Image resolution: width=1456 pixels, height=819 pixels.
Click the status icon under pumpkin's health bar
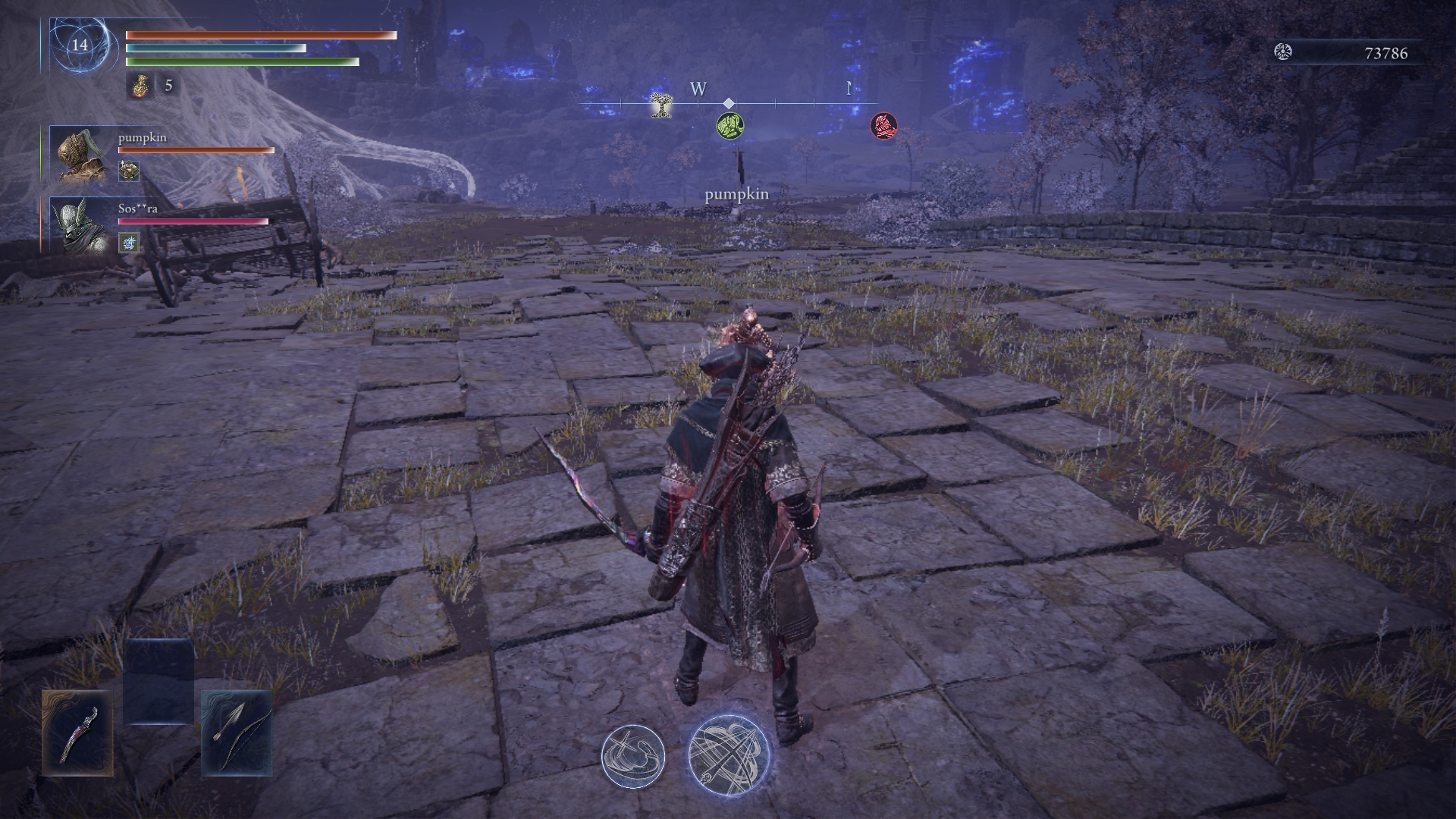click(x=129, y=171)
